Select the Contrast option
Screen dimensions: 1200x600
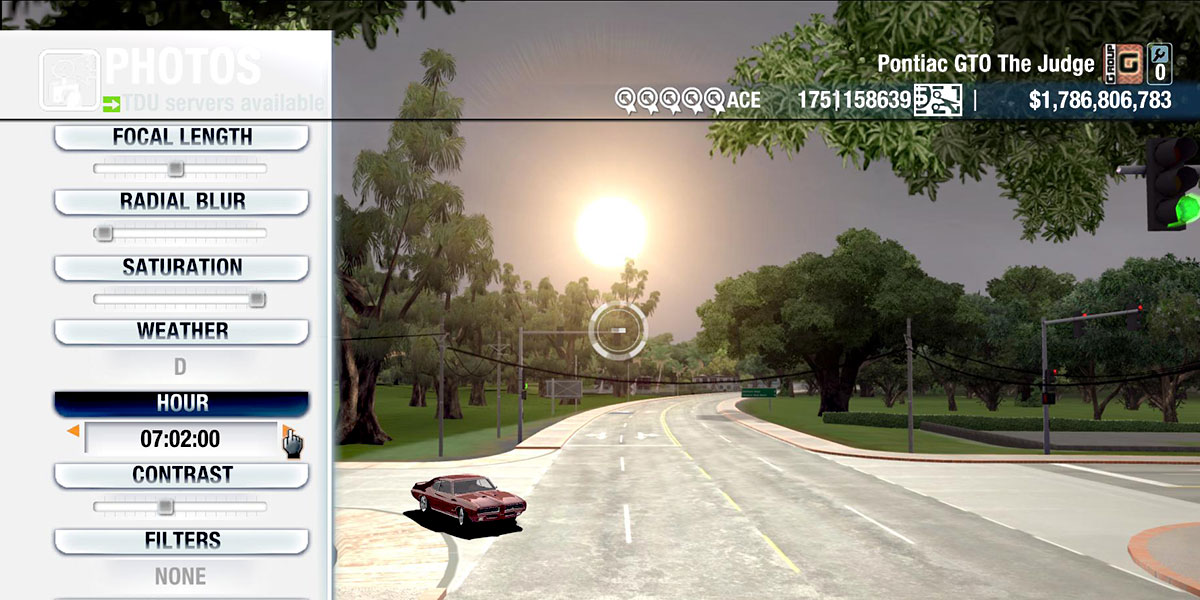pyautogui.click(x=181, y=474)
